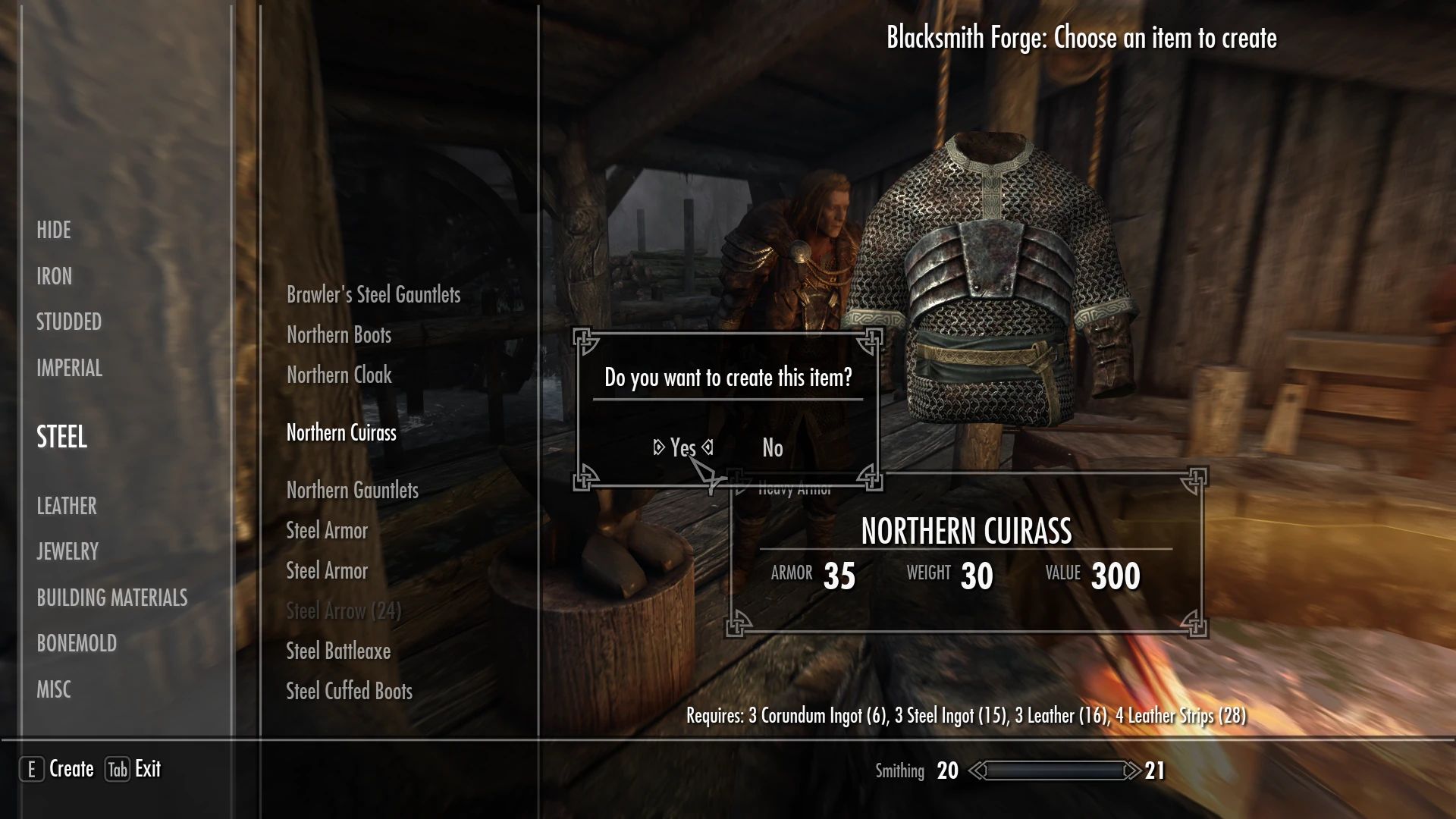This screenshot has width=1456, height=819.
Task: Select Northern Boots in the list
Action: tap(338, 334)
